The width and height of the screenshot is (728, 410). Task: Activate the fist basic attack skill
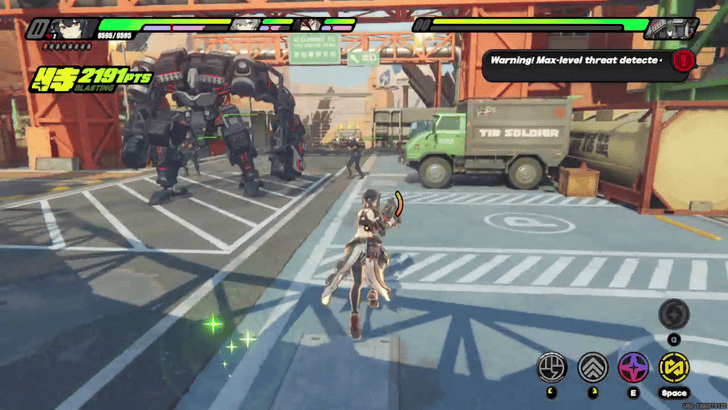[551, 366]
